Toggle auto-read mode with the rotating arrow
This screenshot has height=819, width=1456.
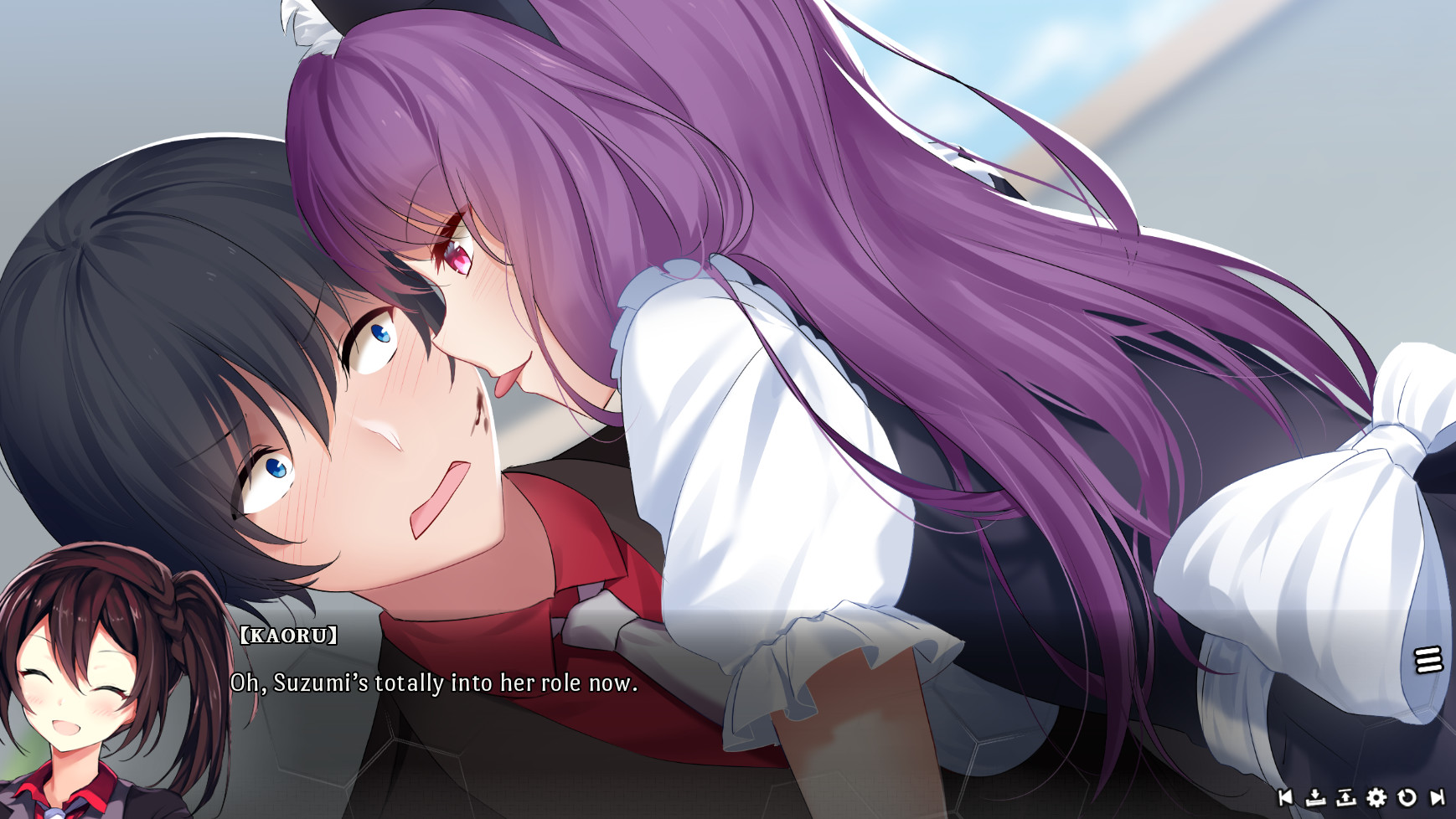click(1406, 798)
